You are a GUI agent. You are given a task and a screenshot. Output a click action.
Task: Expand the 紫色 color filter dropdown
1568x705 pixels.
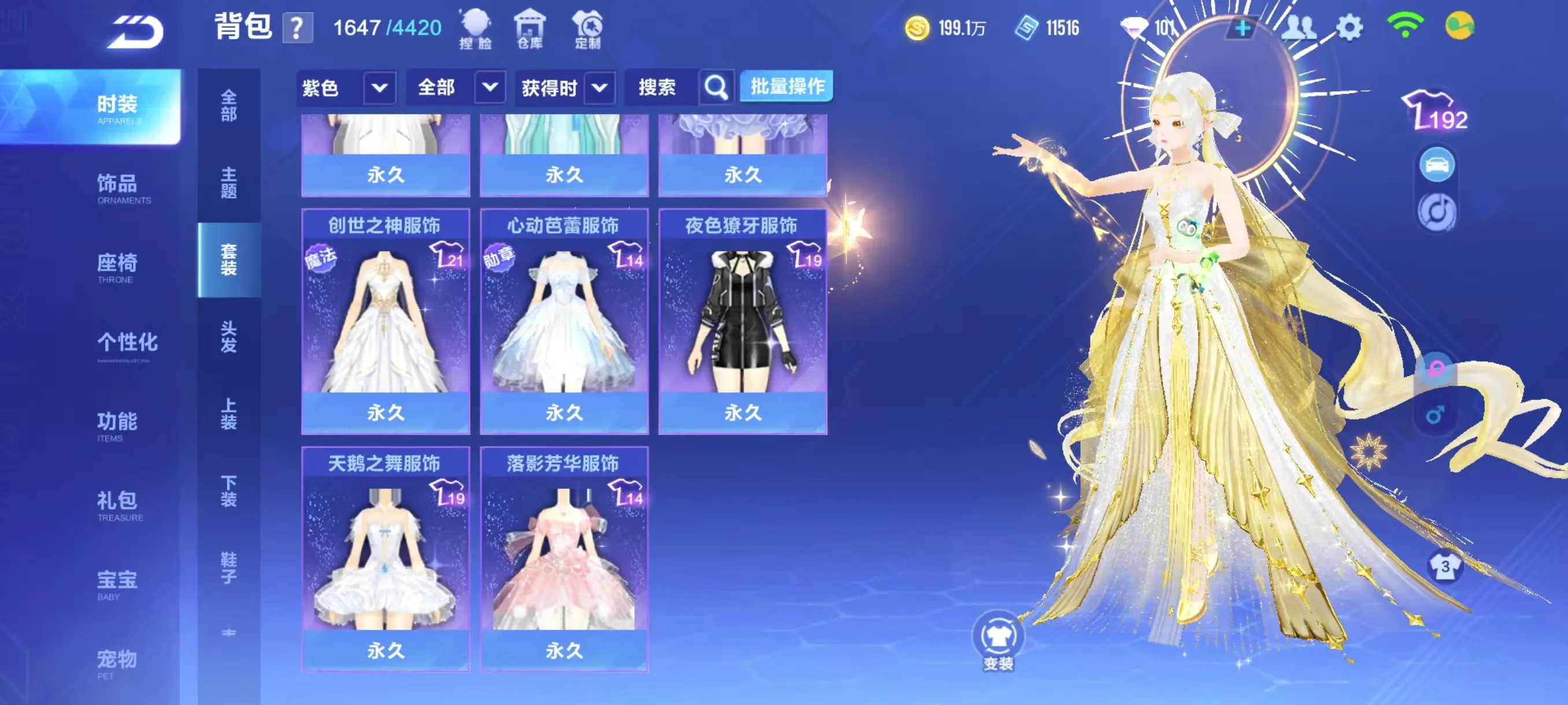(x=379, y=88)
